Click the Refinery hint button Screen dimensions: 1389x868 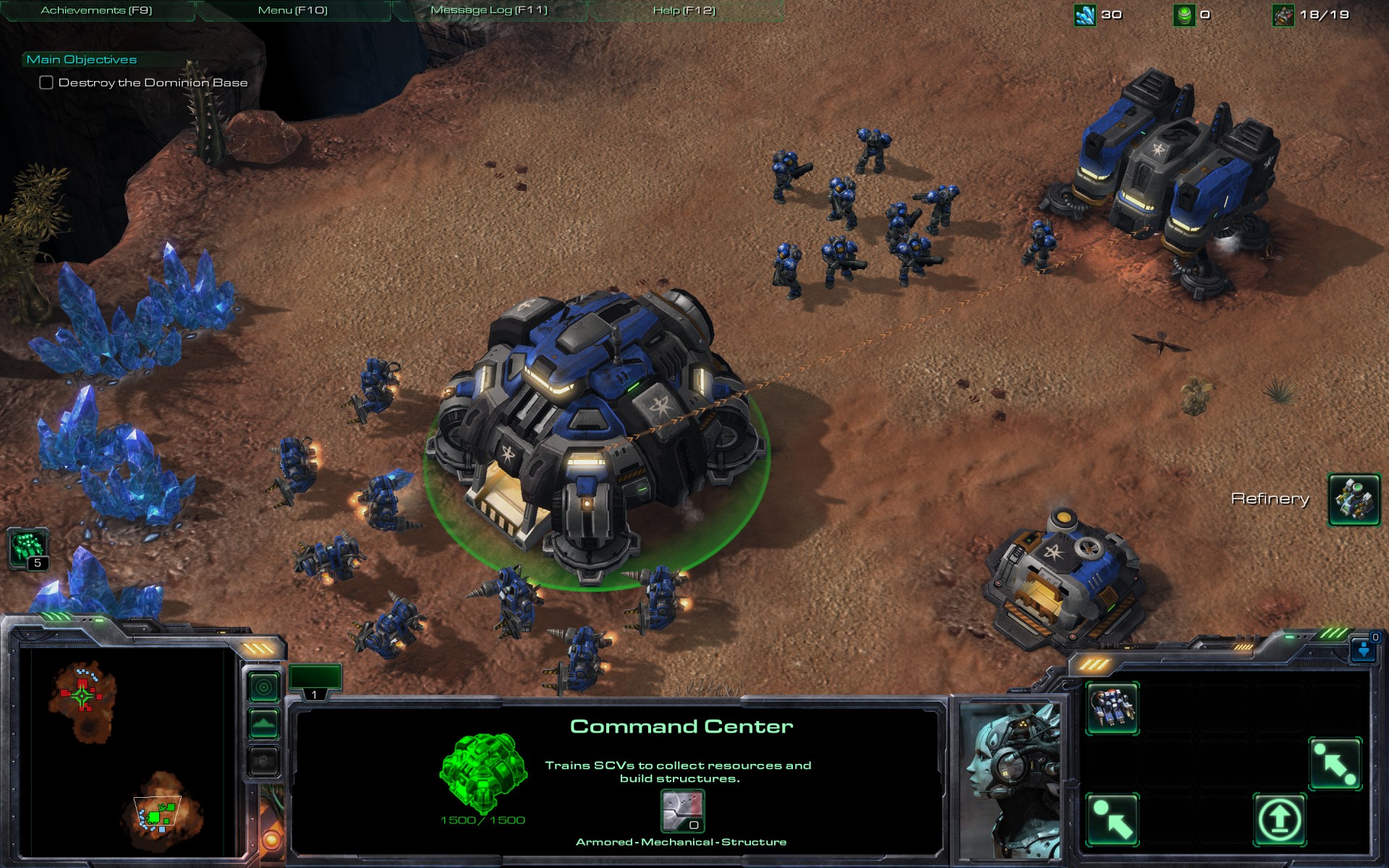coord(1354,499)
